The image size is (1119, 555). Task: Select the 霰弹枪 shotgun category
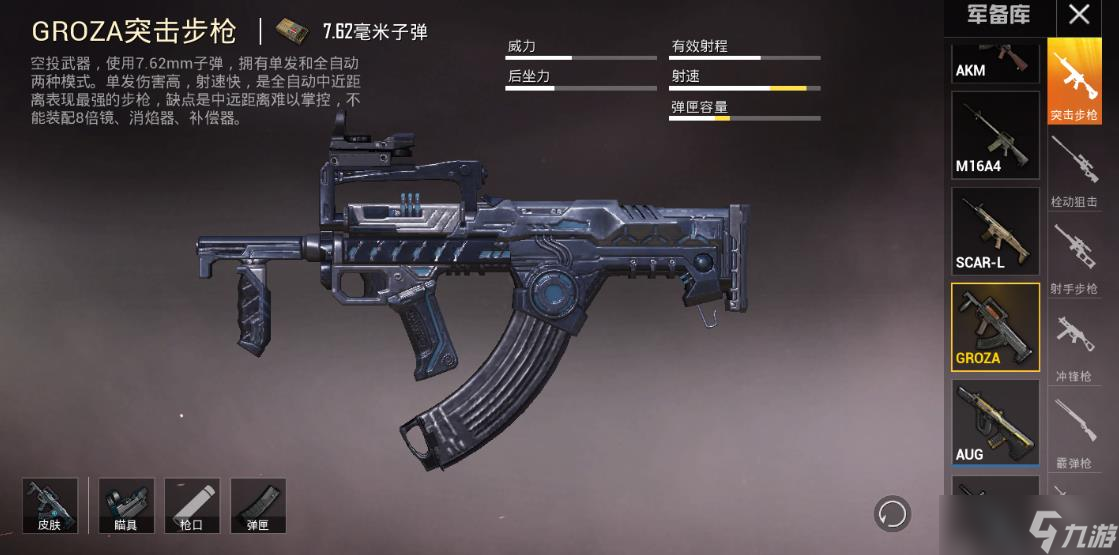1074,432
